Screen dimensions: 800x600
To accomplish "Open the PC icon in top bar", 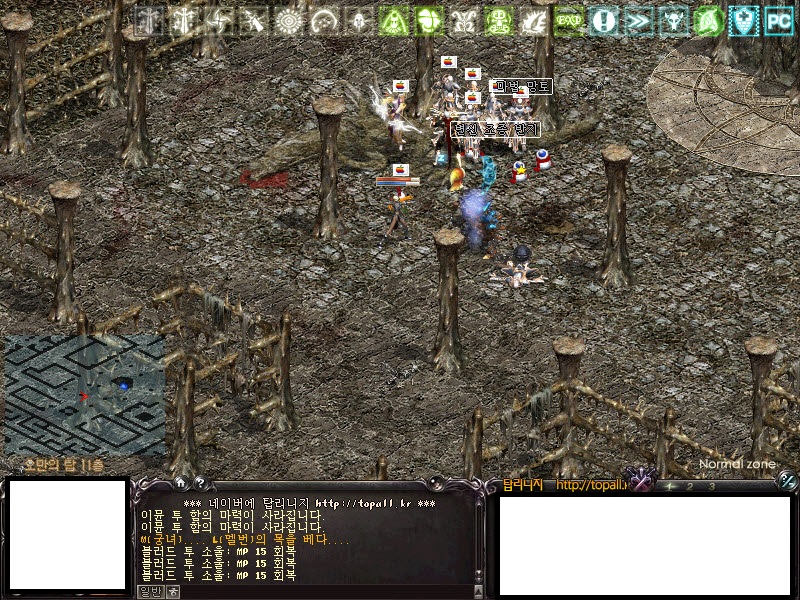I will pyautogui.click(x=778, y=20).
